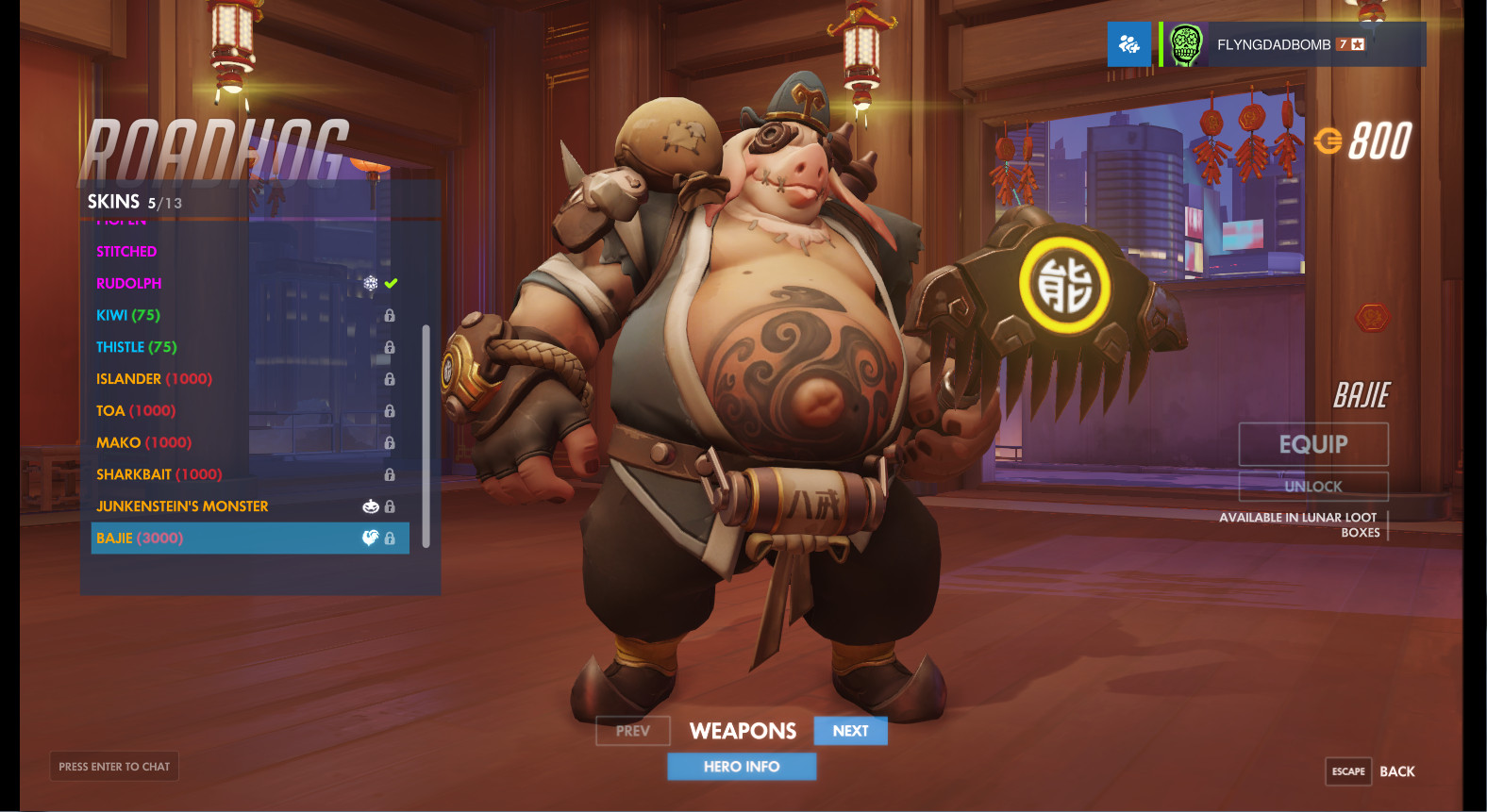This screenshot has width=1487, height=812.
Task: Select the Islander skin
Action: [154, 379]
